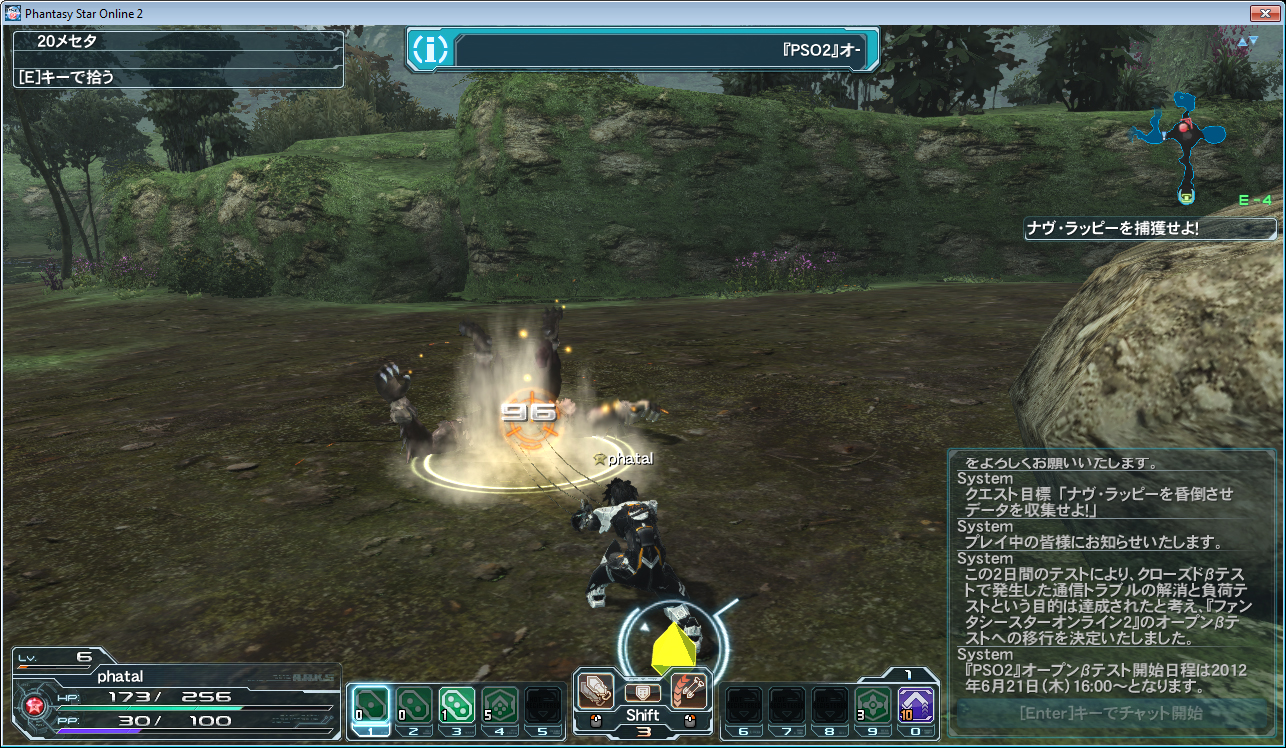Screen dimensions: 1286x748
Task: Click the left mouse button icon under the weapon
Action: click(x=595, y=719)
